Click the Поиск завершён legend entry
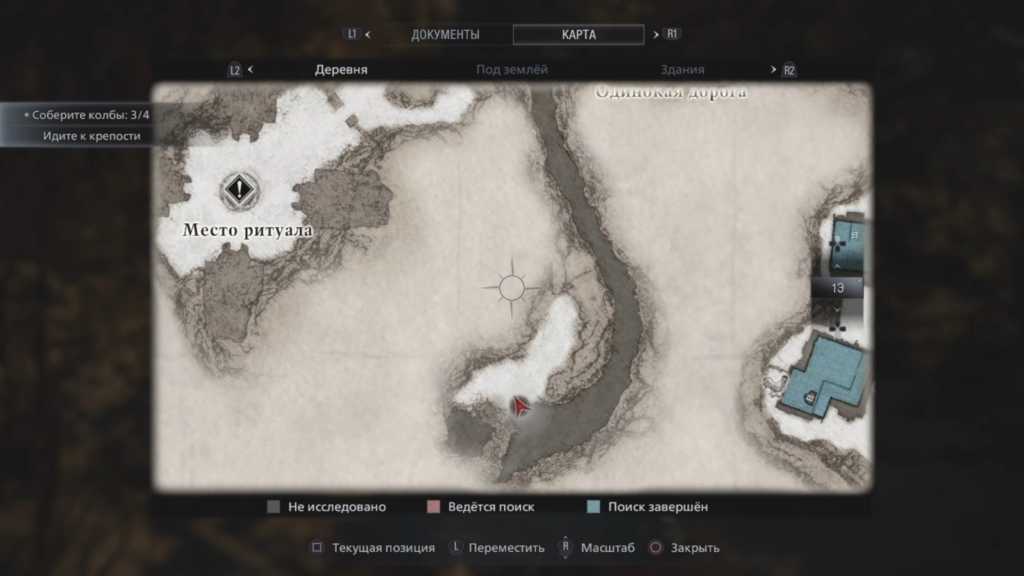The image size is (1024, 576). (x=648, y=507)
